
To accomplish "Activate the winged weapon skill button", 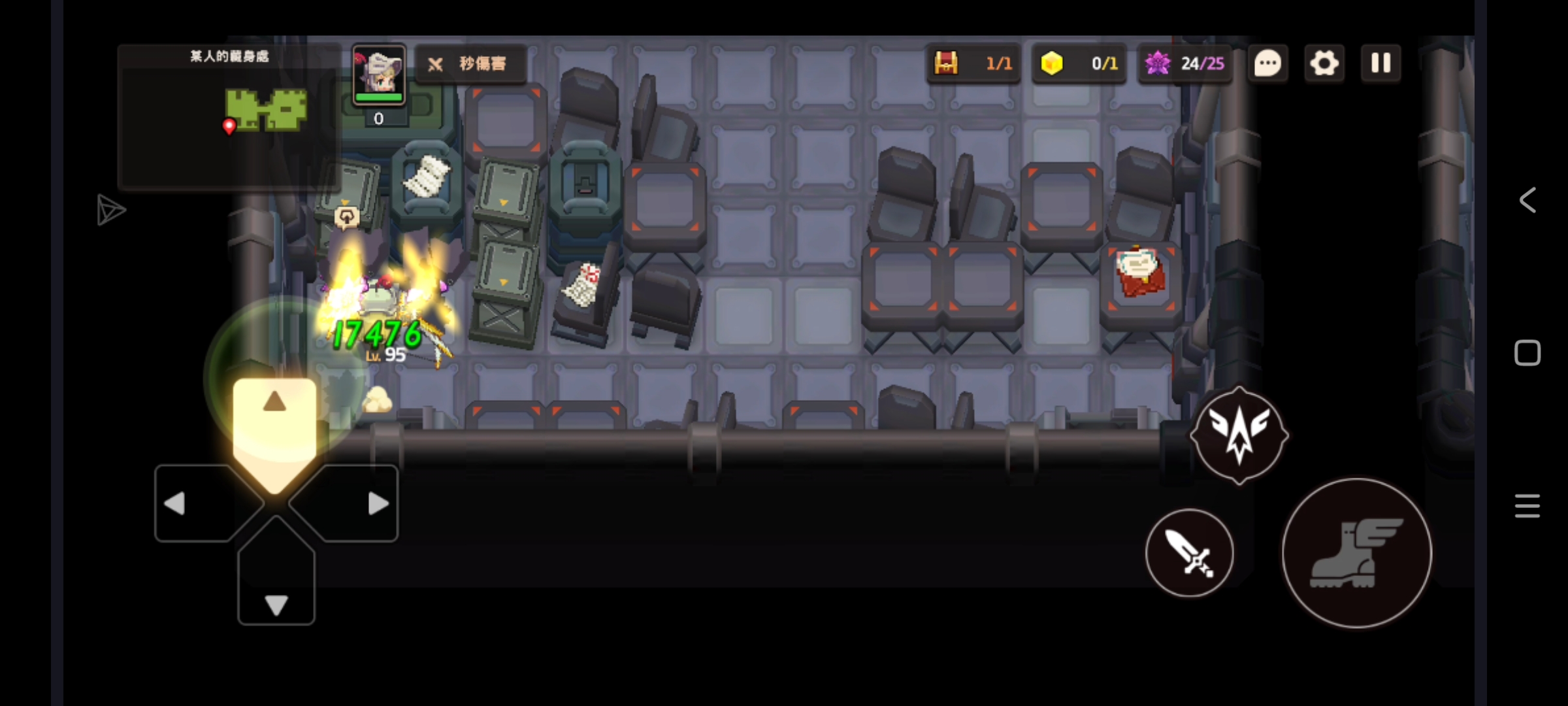I will point(1239,435).
